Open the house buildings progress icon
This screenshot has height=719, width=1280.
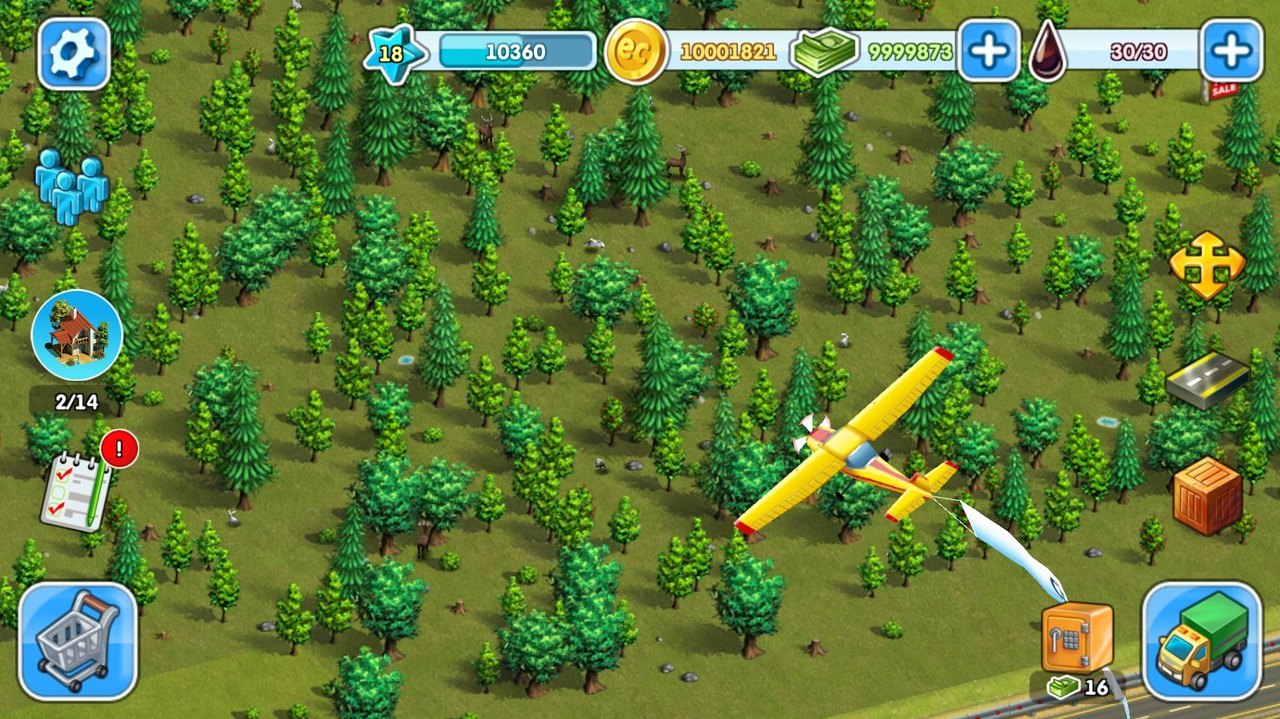pyautogui.click(x=77, y=335)
